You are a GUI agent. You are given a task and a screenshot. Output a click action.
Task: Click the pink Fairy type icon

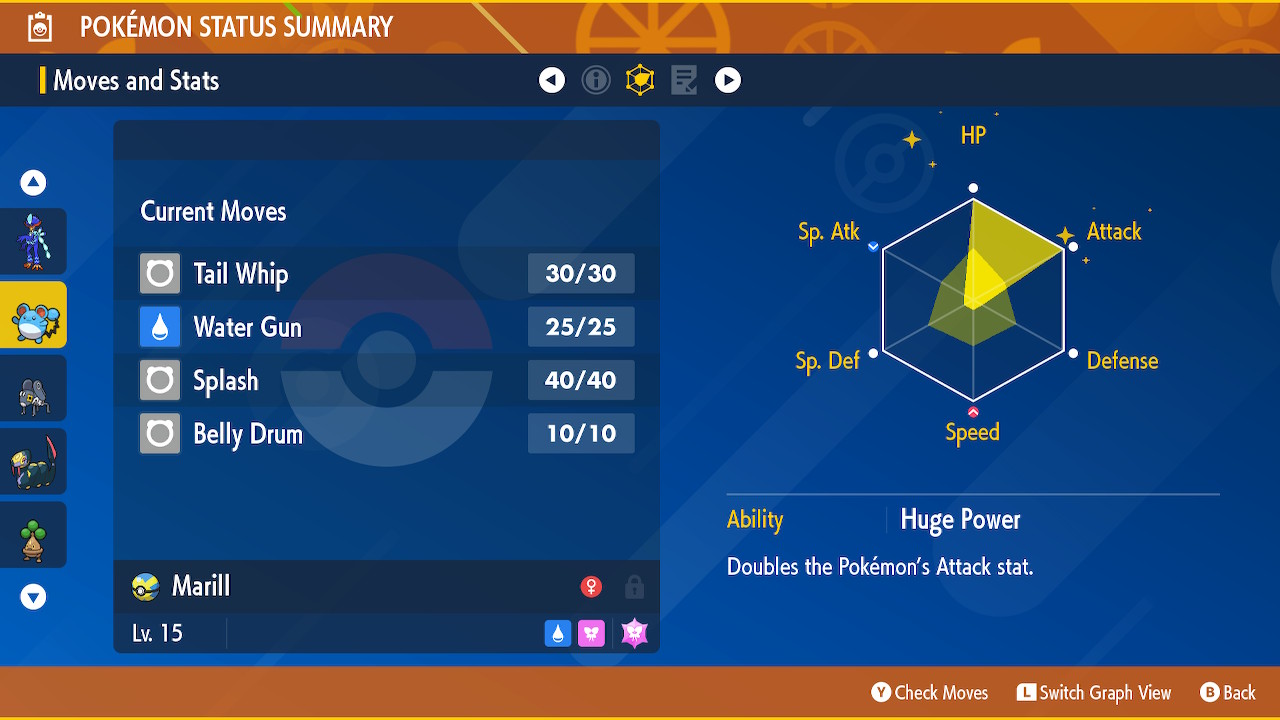(591, 633)
